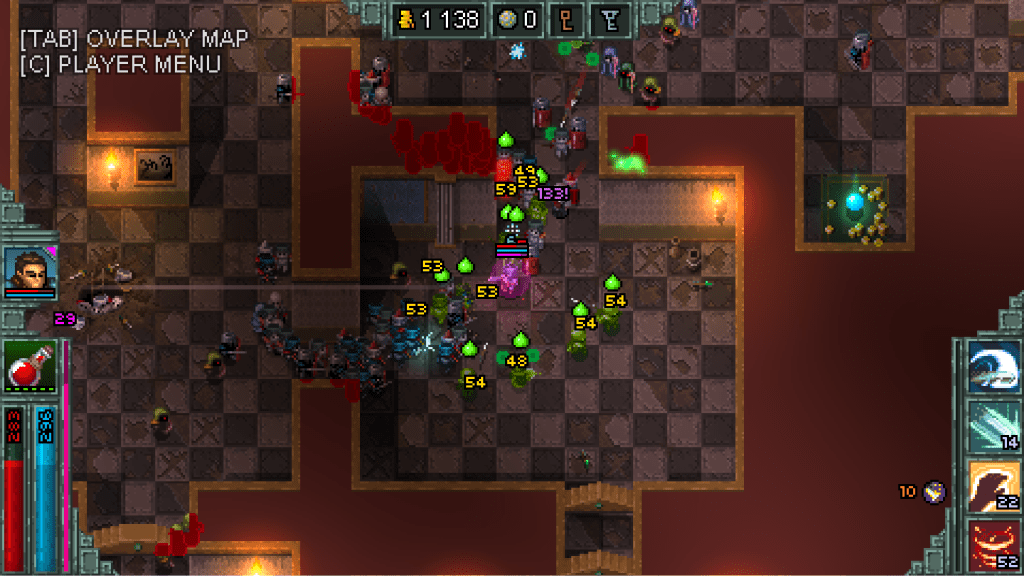
Task: Use the red health potion
Action: click(29, 365)
